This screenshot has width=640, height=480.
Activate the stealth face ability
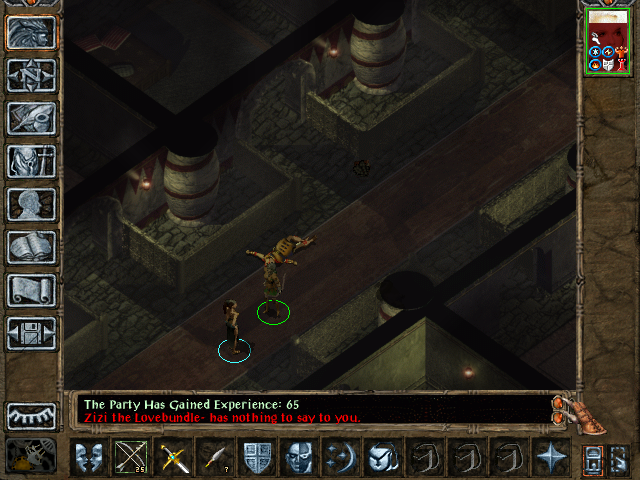[299, 459]
